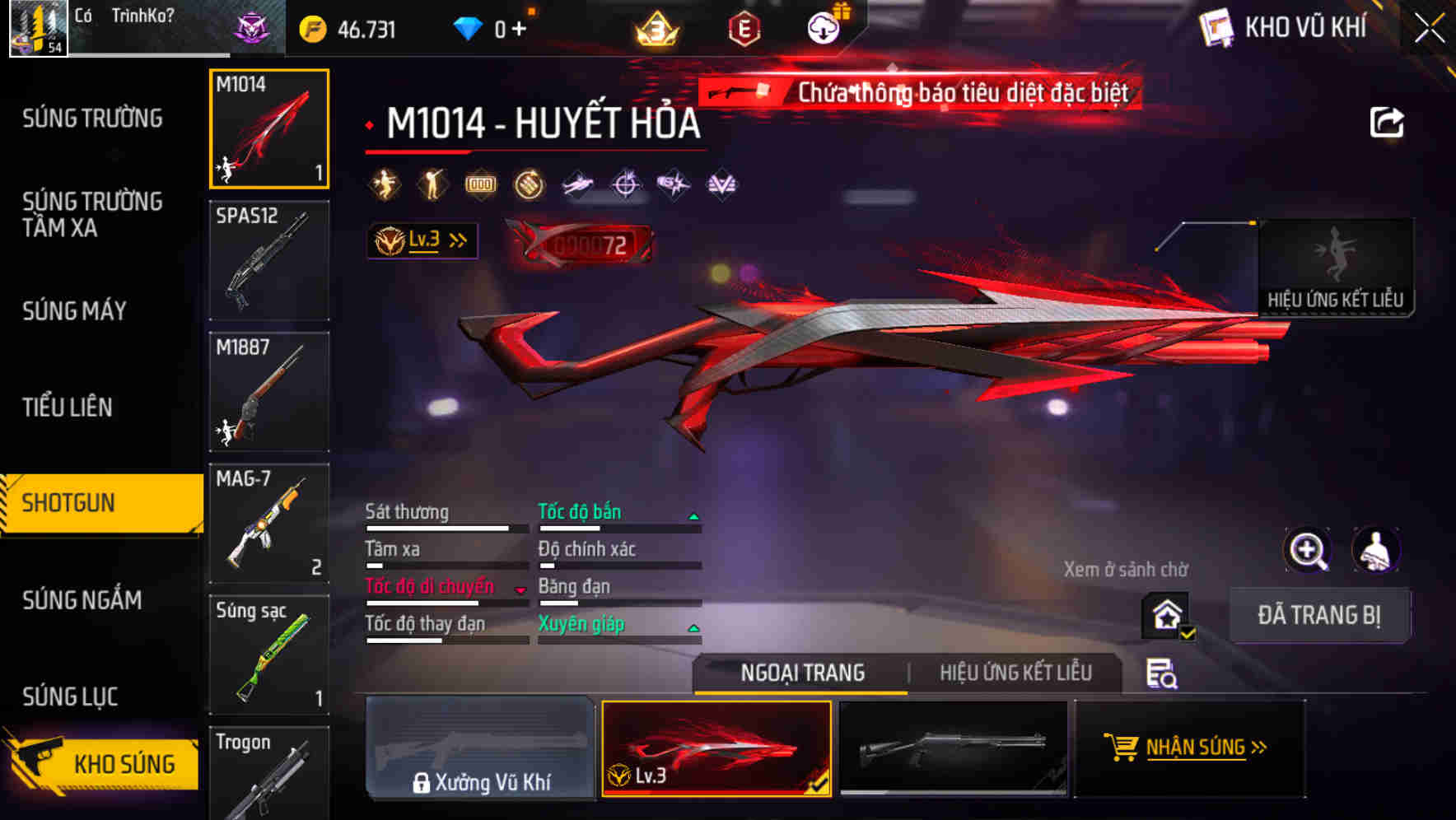Select the SPAS12 weapon thumbnail

[x=268, y=259]
